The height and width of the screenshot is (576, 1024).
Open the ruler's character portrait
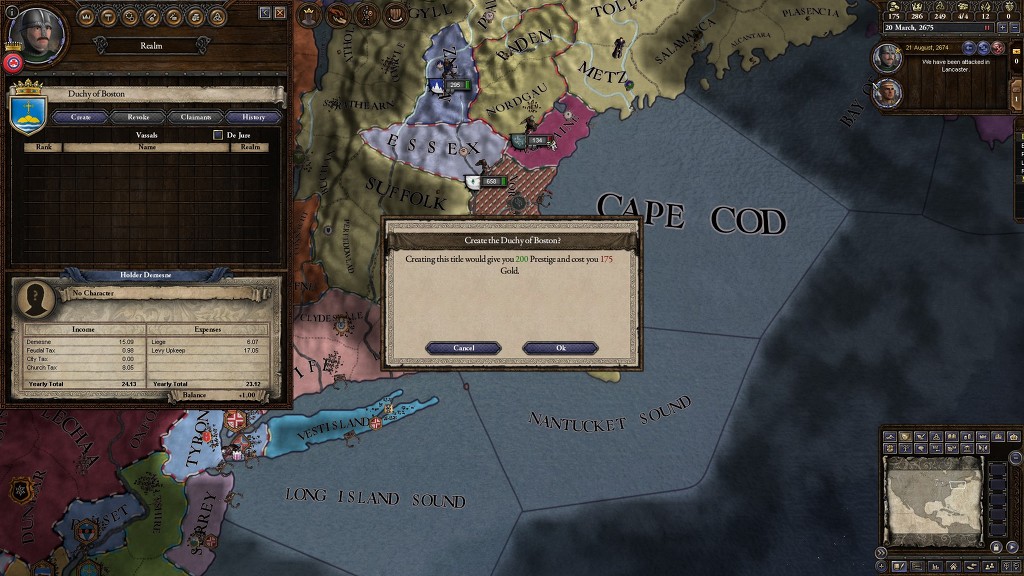point(37,34)
